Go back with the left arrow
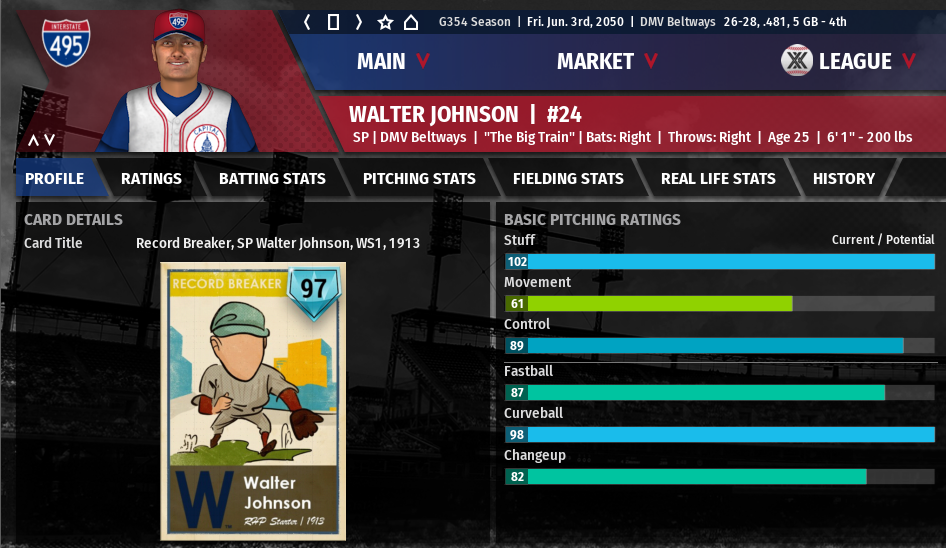This screenshot has height=548, width=946. [x=308, y=22]
